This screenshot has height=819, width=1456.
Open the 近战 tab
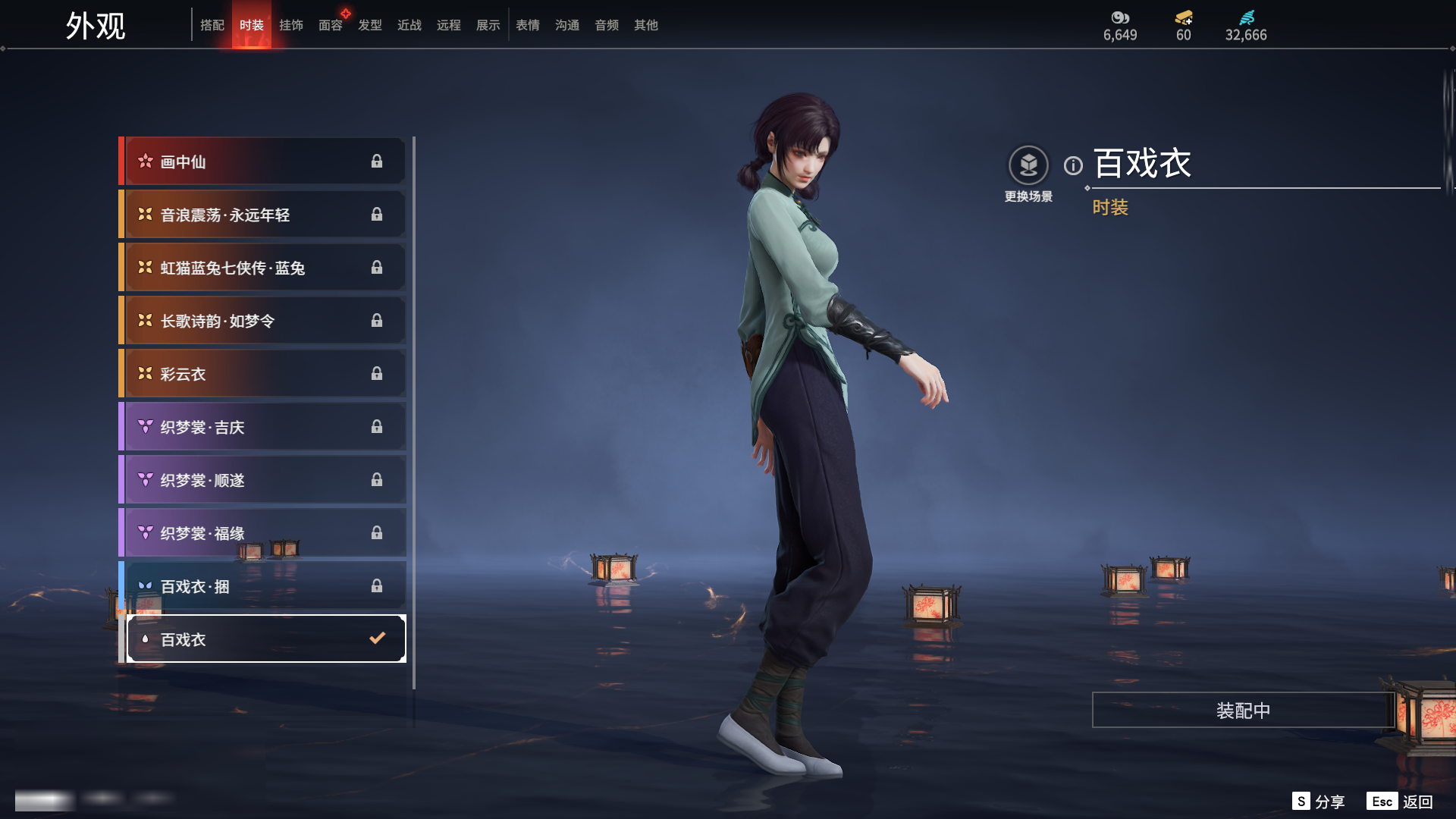tap(409, 25)
